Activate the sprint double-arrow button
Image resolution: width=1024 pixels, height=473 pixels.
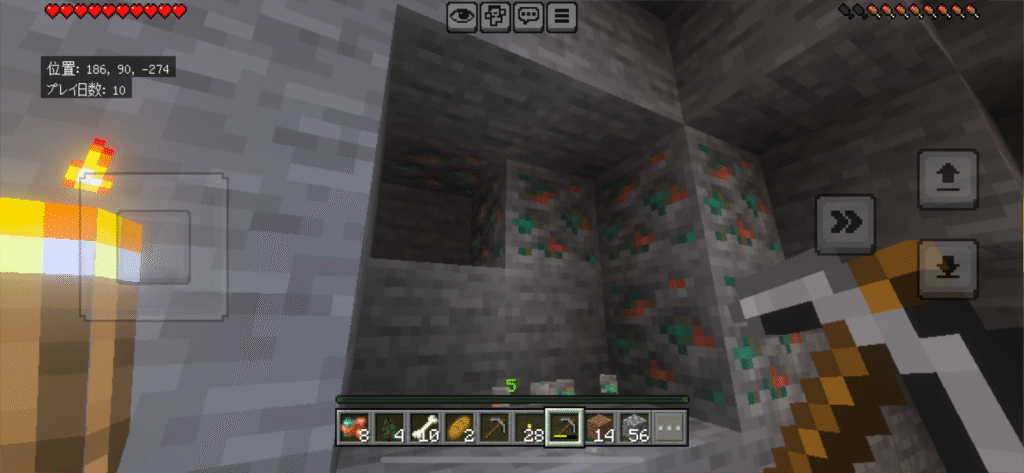click(846, 223)
